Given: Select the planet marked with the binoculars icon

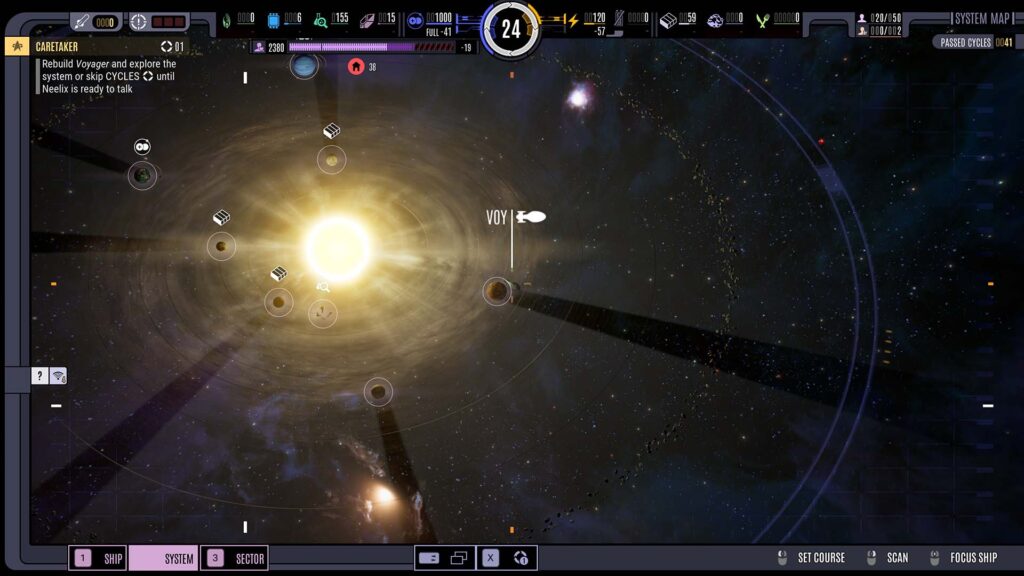Looking at the screenshot, I should pyautogui.click(x=142, y=175).
